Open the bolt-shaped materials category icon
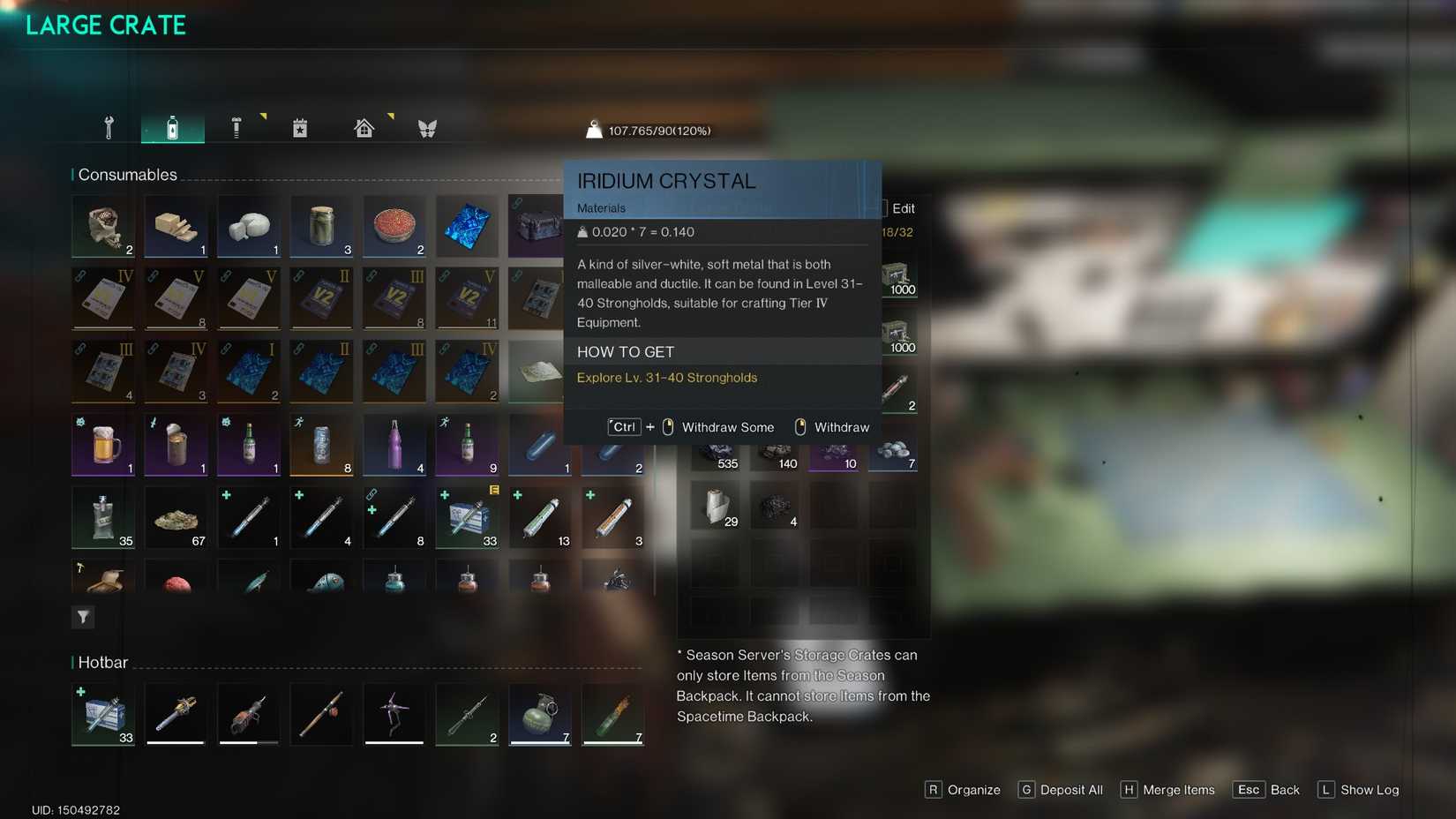 coord(236,126)
